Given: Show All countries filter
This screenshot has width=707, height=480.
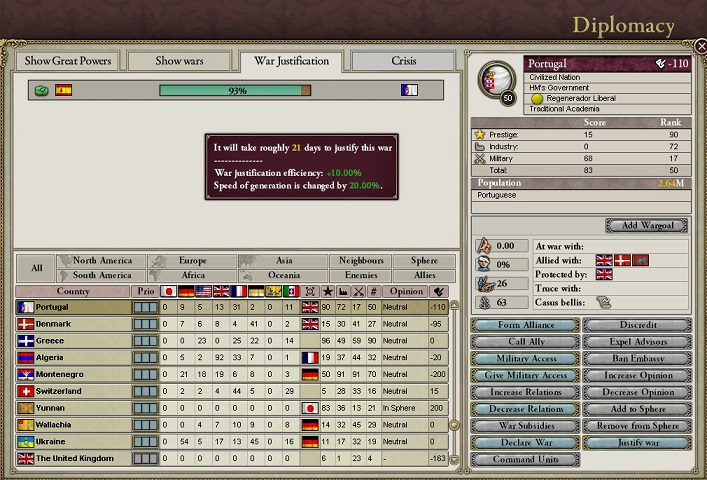Looking at the screenshot, I should (36, 268).
